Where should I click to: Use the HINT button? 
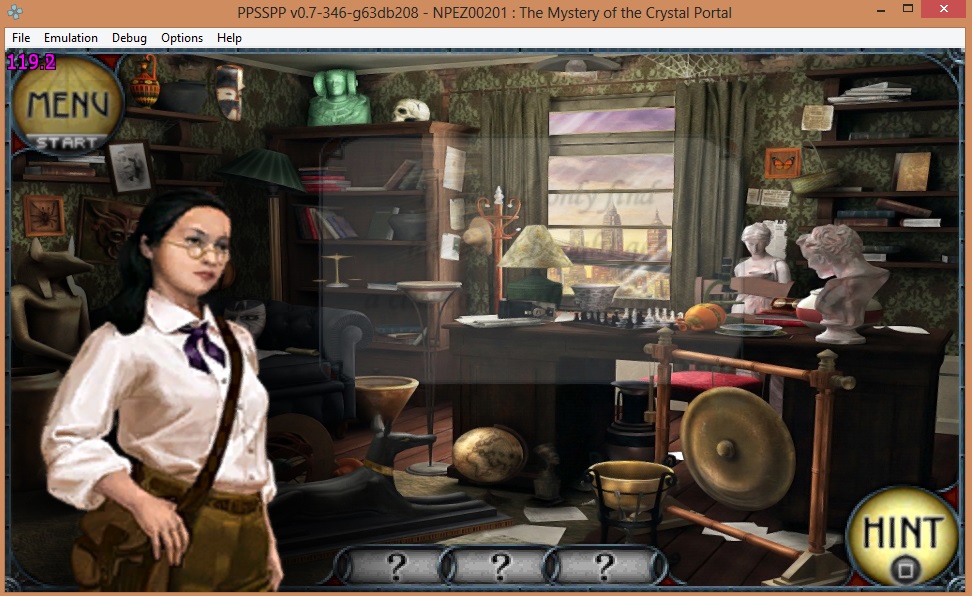click(x=902, y=538)
